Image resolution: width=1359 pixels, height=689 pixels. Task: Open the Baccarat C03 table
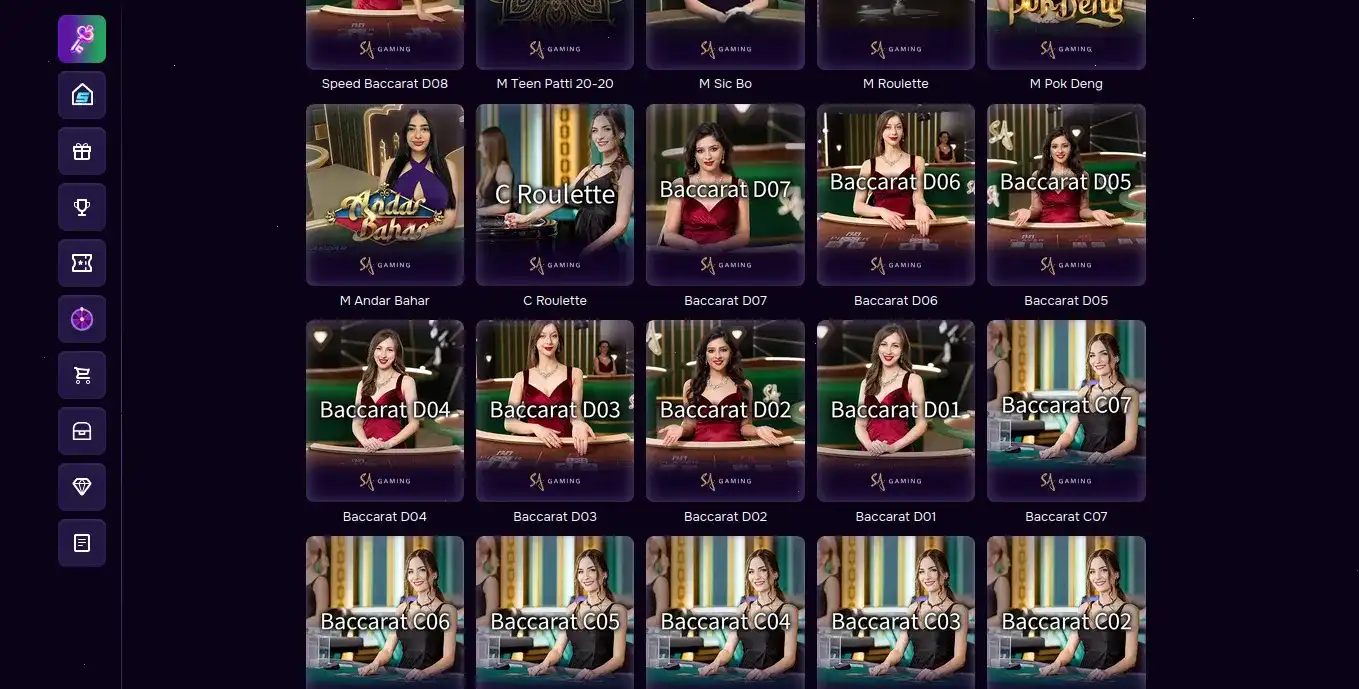[x=896, y=612]
